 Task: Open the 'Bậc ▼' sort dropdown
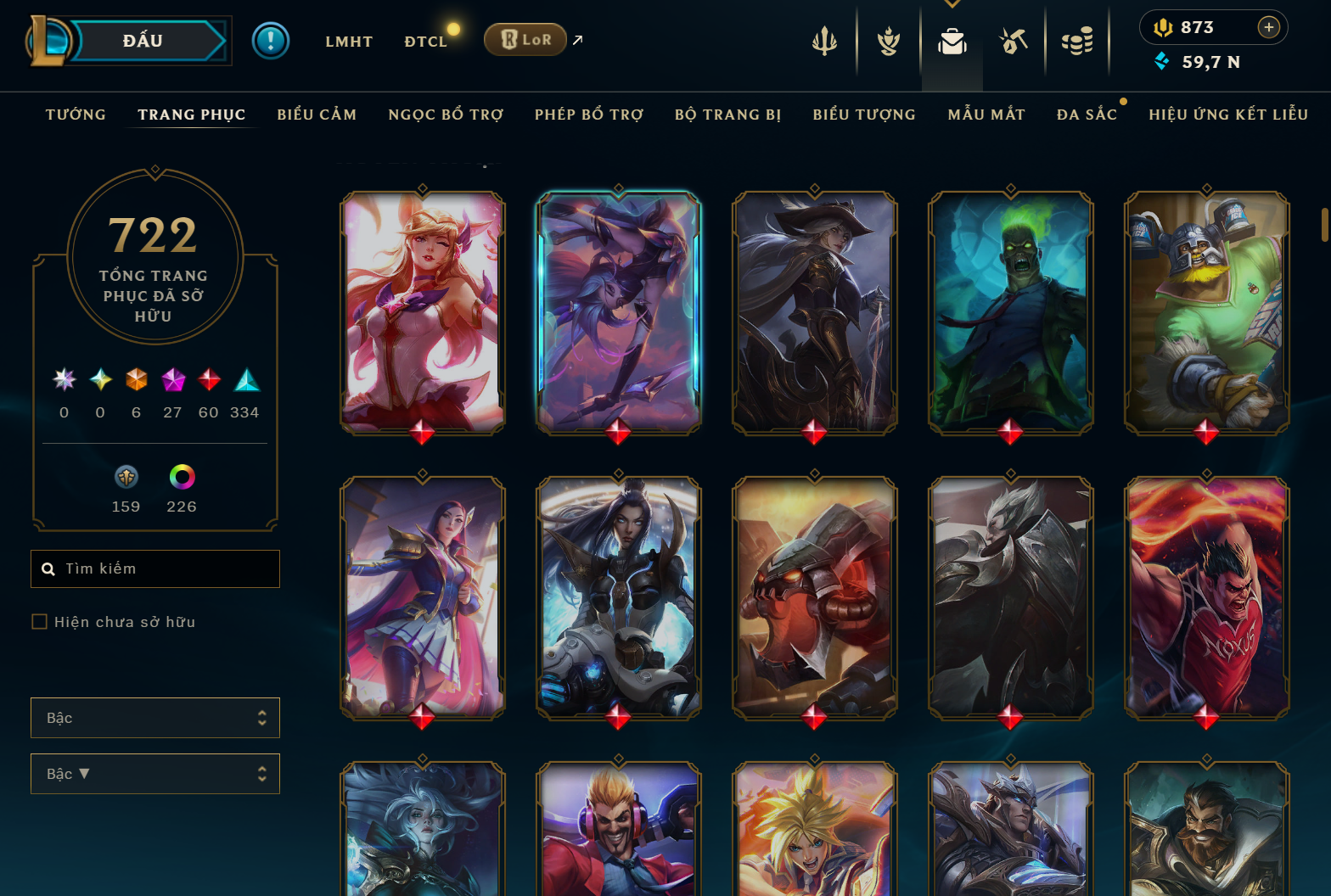[x=154, y=773]
